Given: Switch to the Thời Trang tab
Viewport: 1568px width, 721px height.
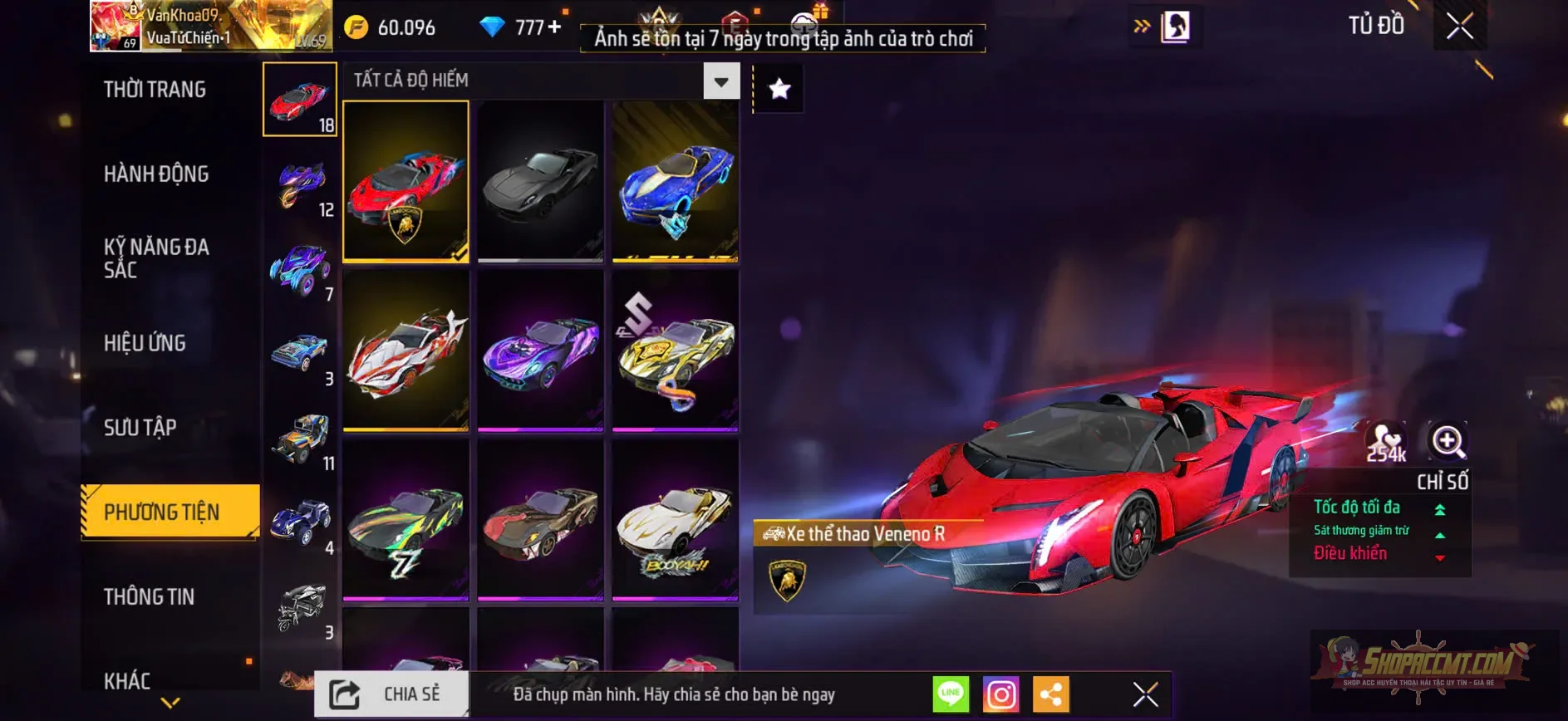Looking at the screenshot, I should pos(155,88).
